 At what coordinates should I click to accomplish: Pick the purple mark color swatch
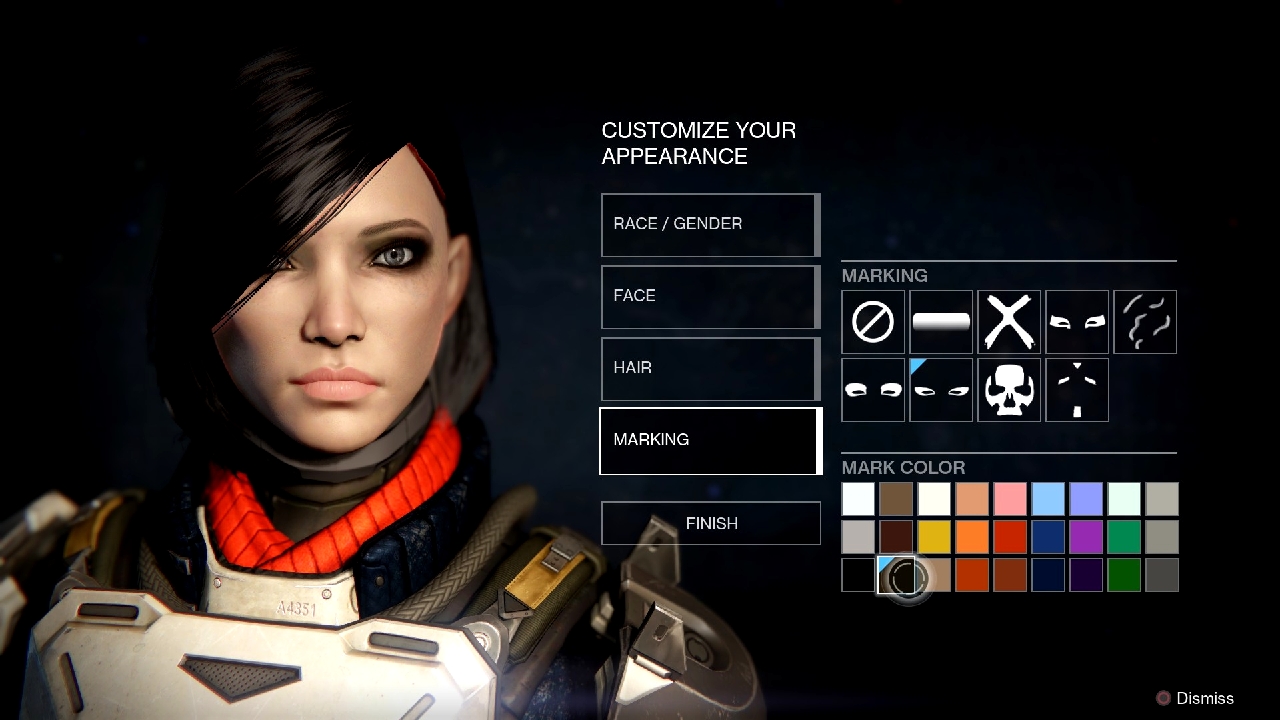1086,537
